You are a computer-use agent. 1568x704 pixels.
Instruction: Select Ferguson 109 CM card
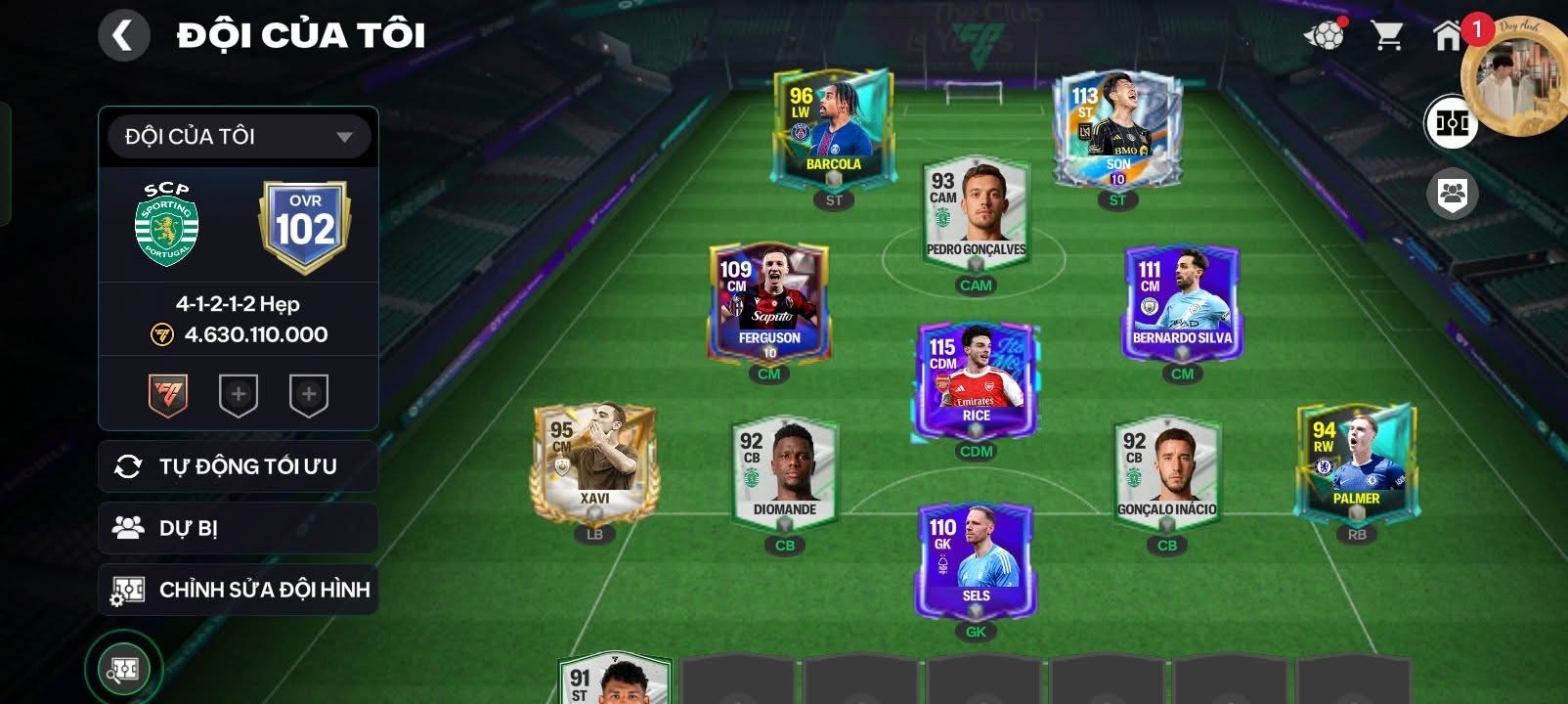pos(769,303)
